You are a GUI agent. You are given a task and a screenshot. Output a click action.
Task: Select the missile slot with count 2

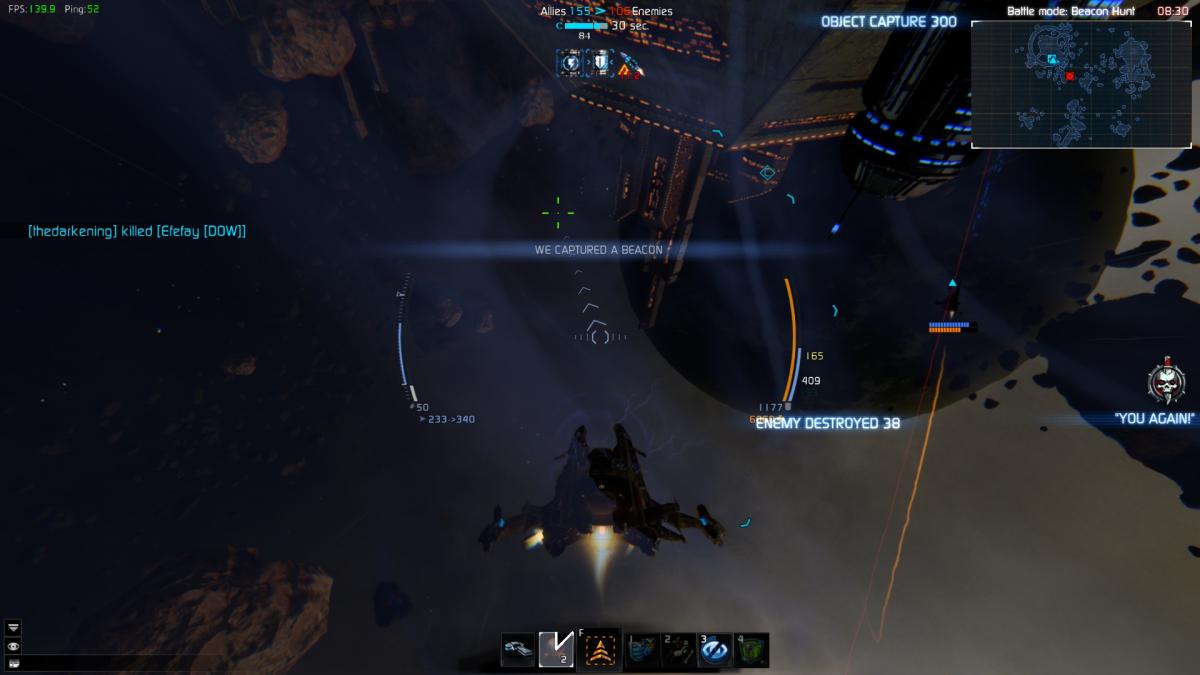click(556, 649)
